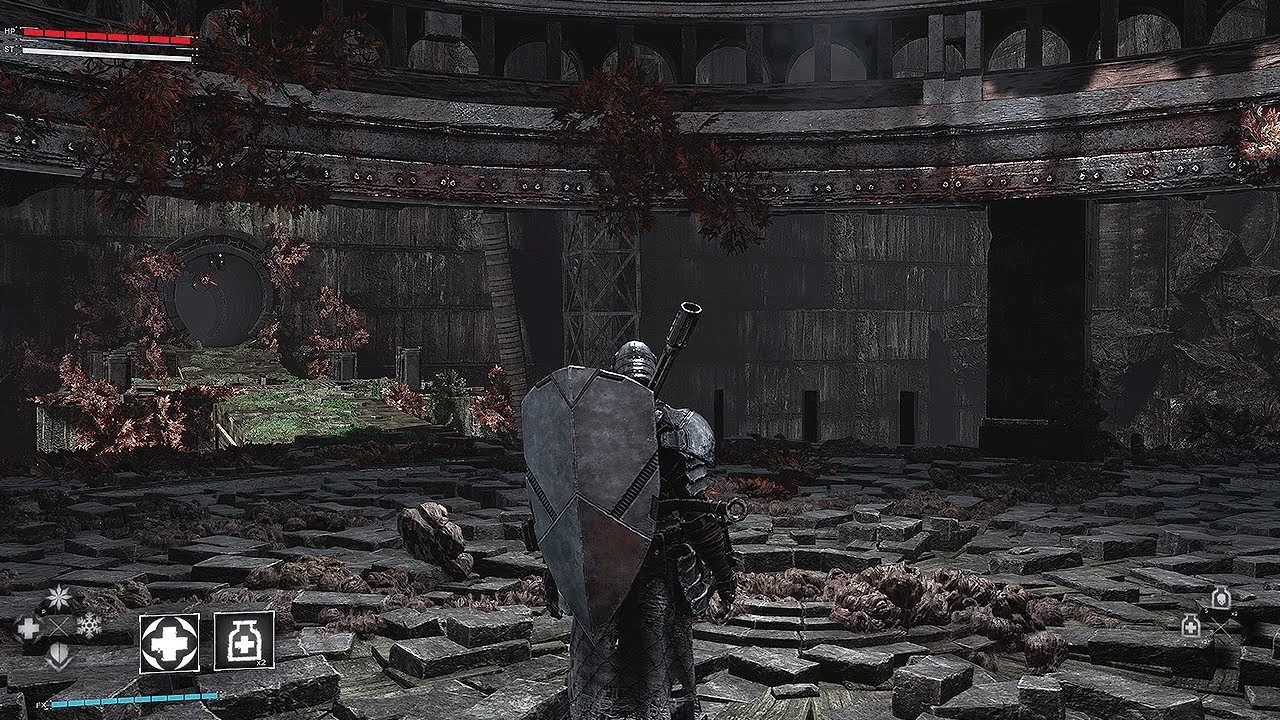The width and height of the screenshot is (1280, 720).
Task: Click the skull flask in the bottom-right
Action: 1221,598
